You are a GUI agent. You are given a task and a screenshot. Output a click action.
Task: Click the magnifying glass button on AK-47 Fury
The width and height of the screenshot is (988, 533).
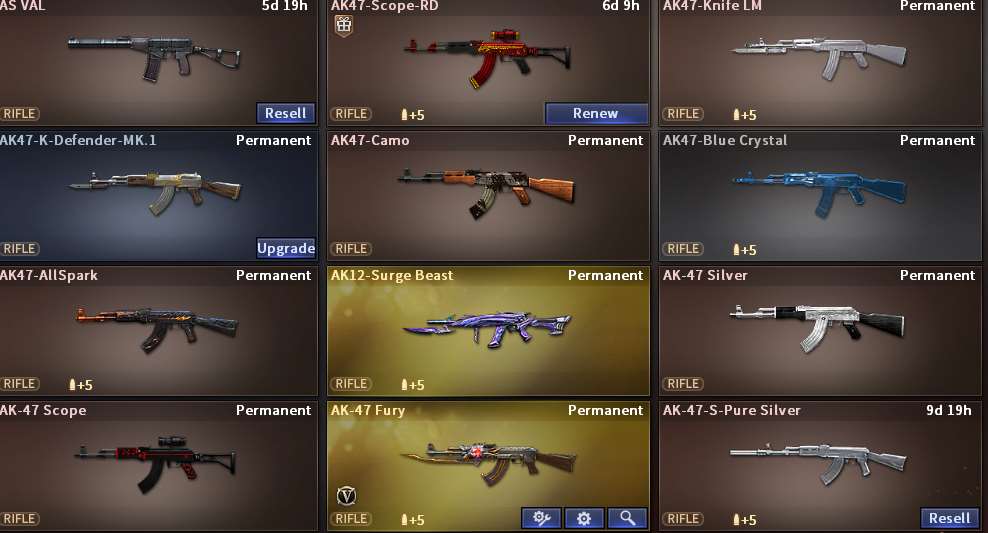pyautogui.click(x=627, y=518)
